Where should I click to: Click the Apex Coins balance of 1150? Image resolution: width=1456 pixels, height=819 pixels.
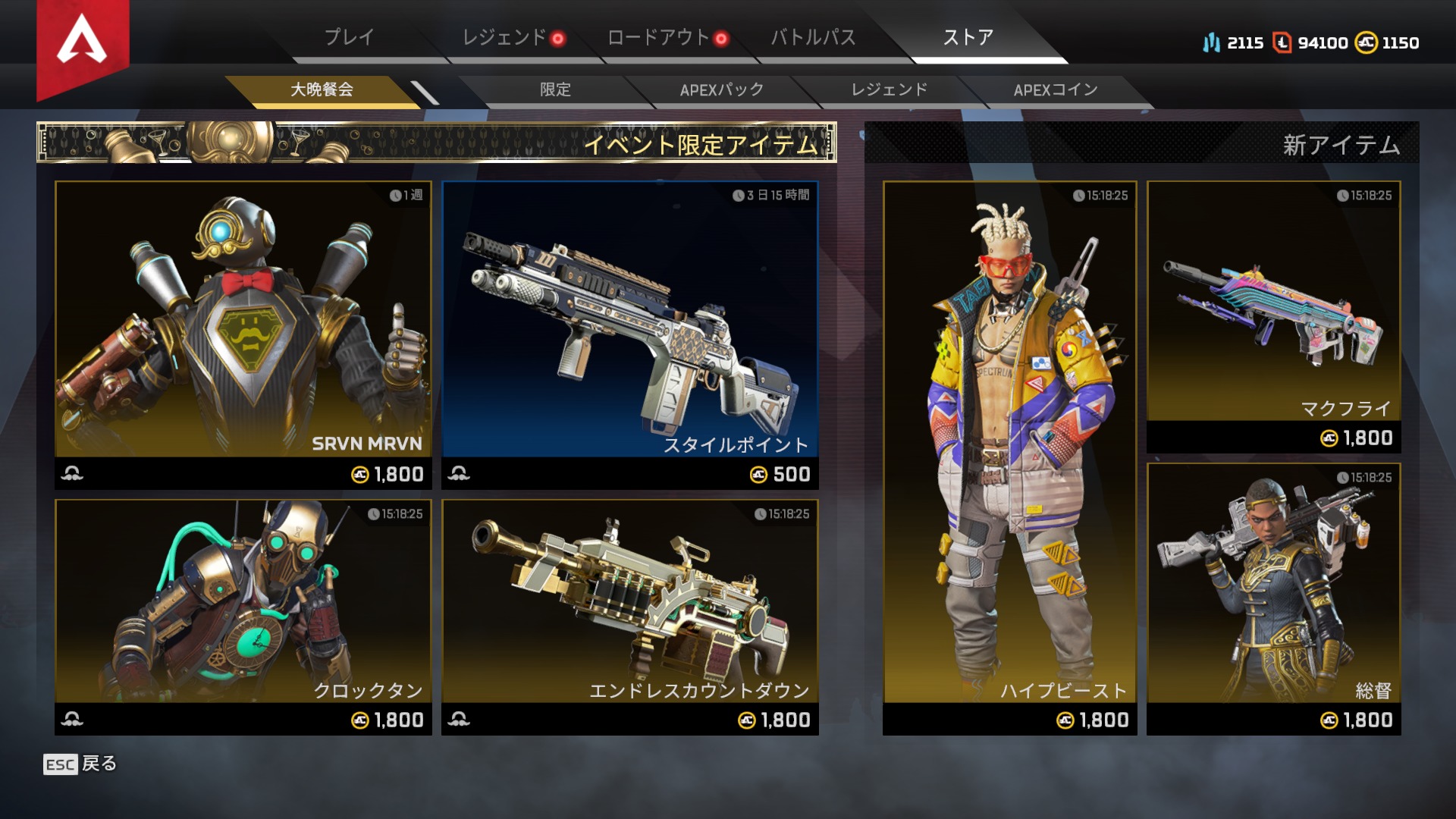pos(1388,42)
